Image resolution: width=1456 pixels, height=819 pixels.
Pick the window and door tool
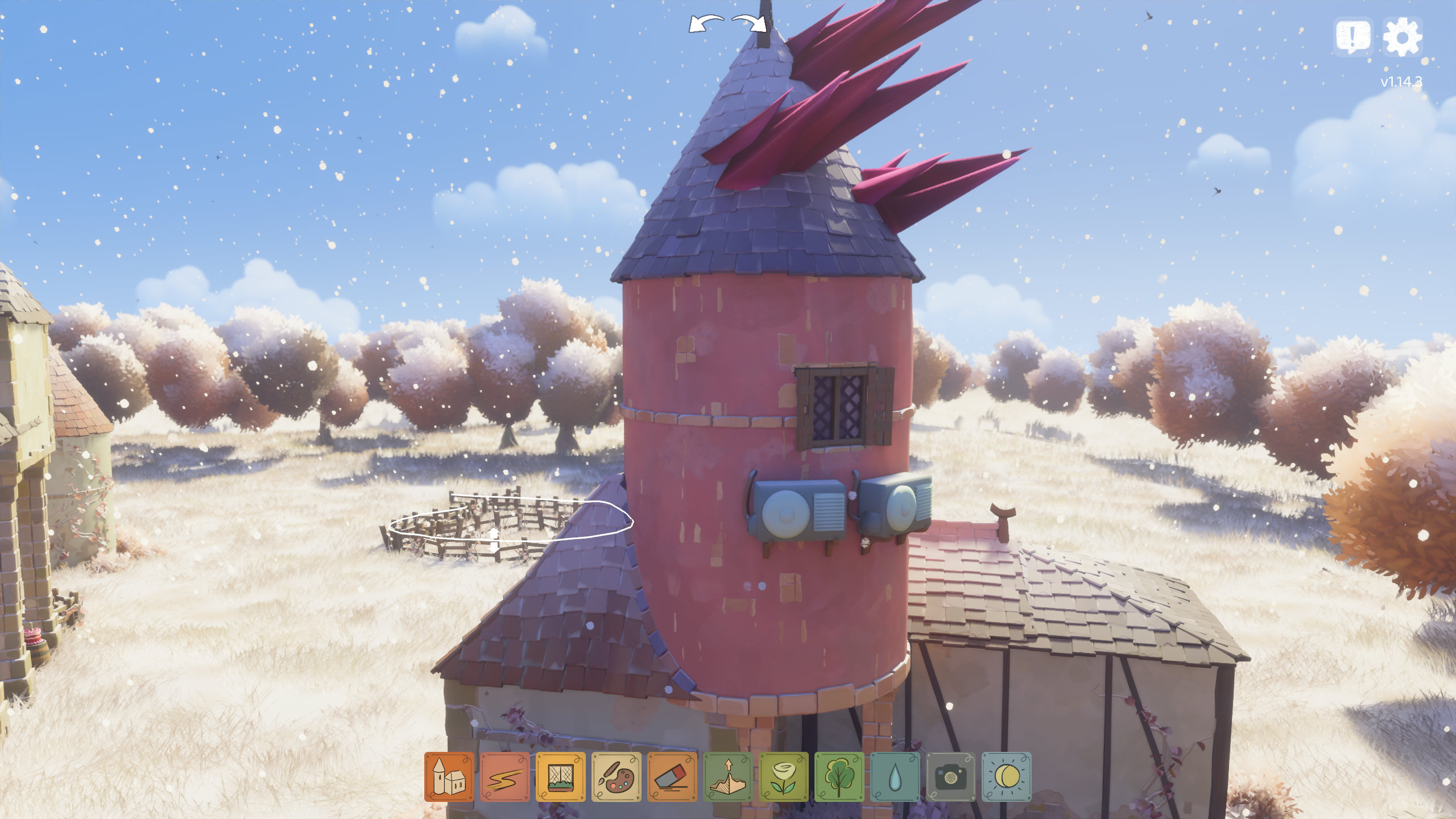point(561,777)
